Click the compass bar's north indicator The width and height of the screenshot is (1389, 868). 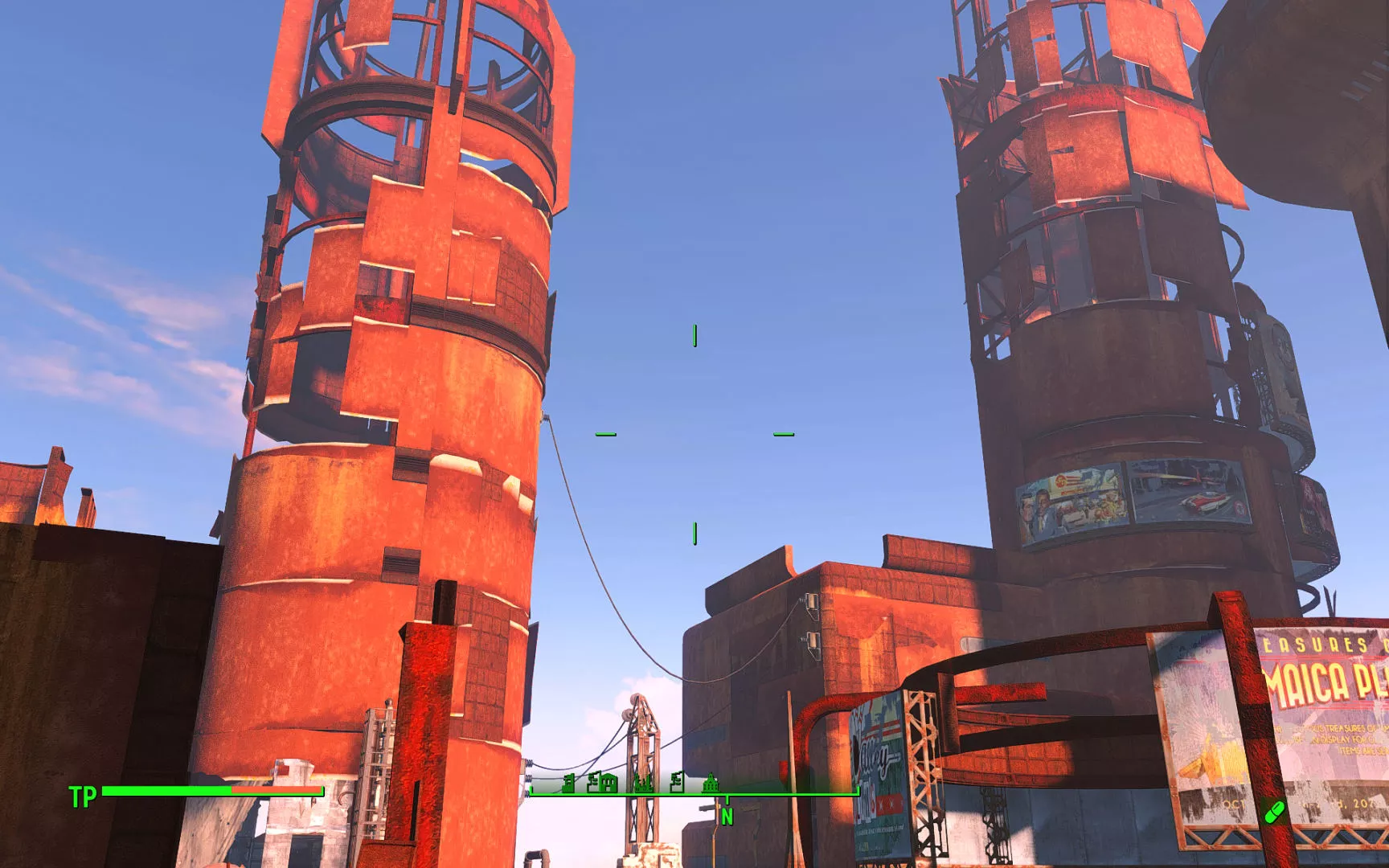727,816
